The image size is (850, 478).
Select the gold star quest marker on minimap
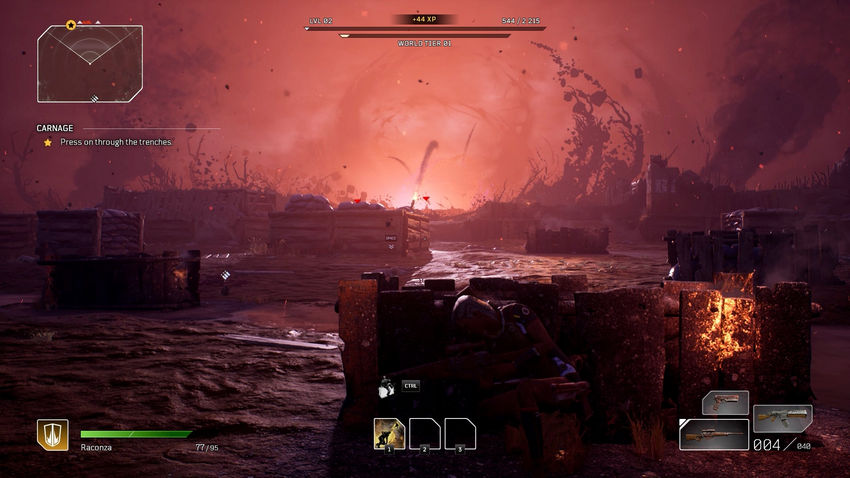pos(71,25)
